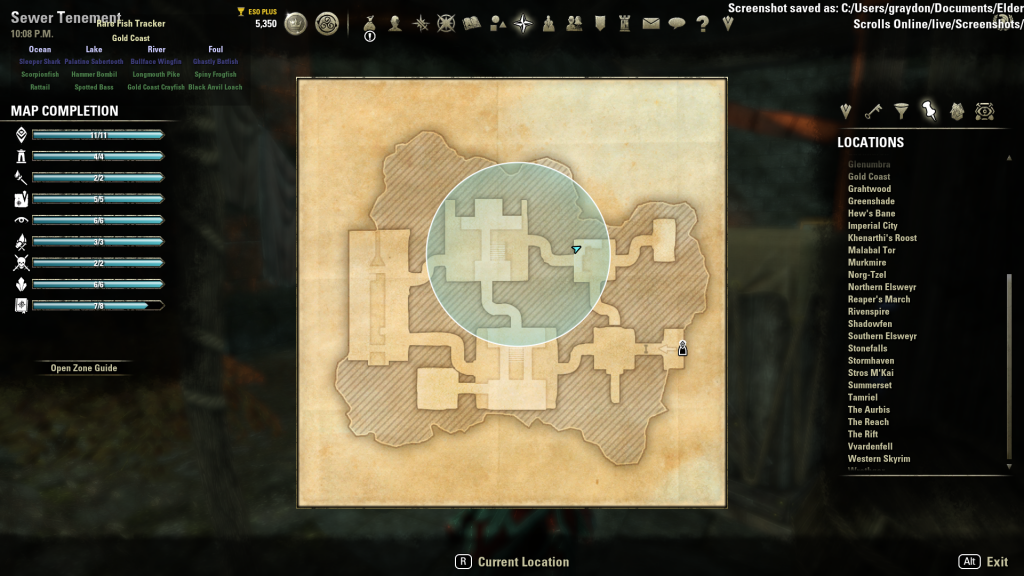This screenshot has height=576, width=1024.
Task: Choose The Reach location
Action: (868, 422)
